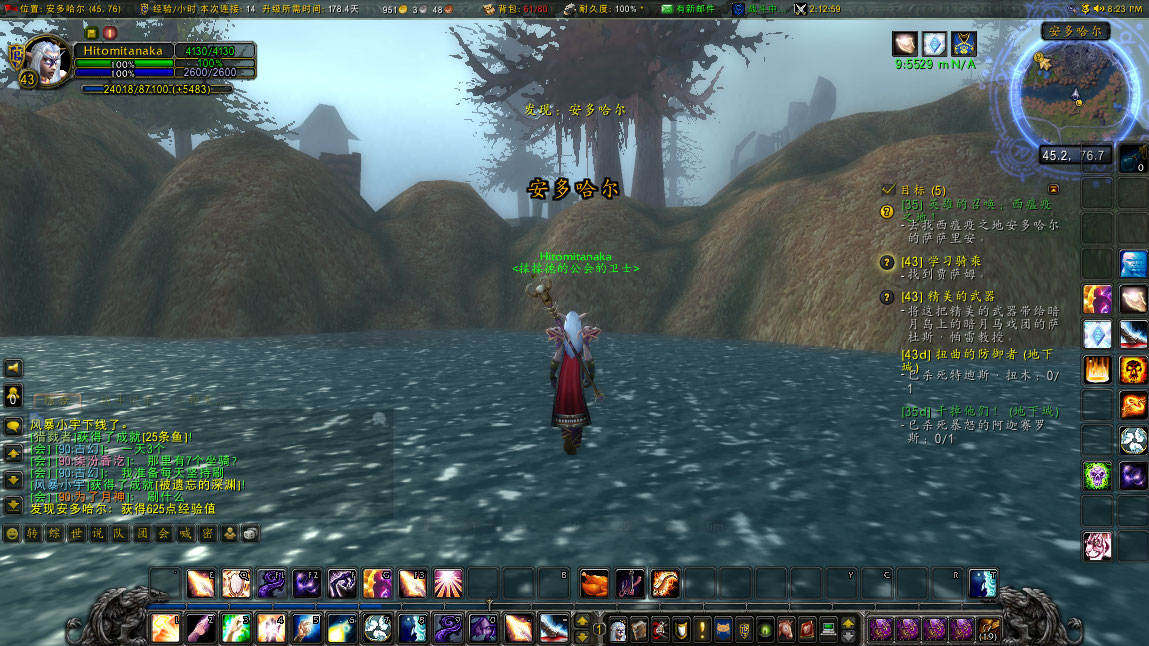Open the computer icon game menu button

click(827, 630)
